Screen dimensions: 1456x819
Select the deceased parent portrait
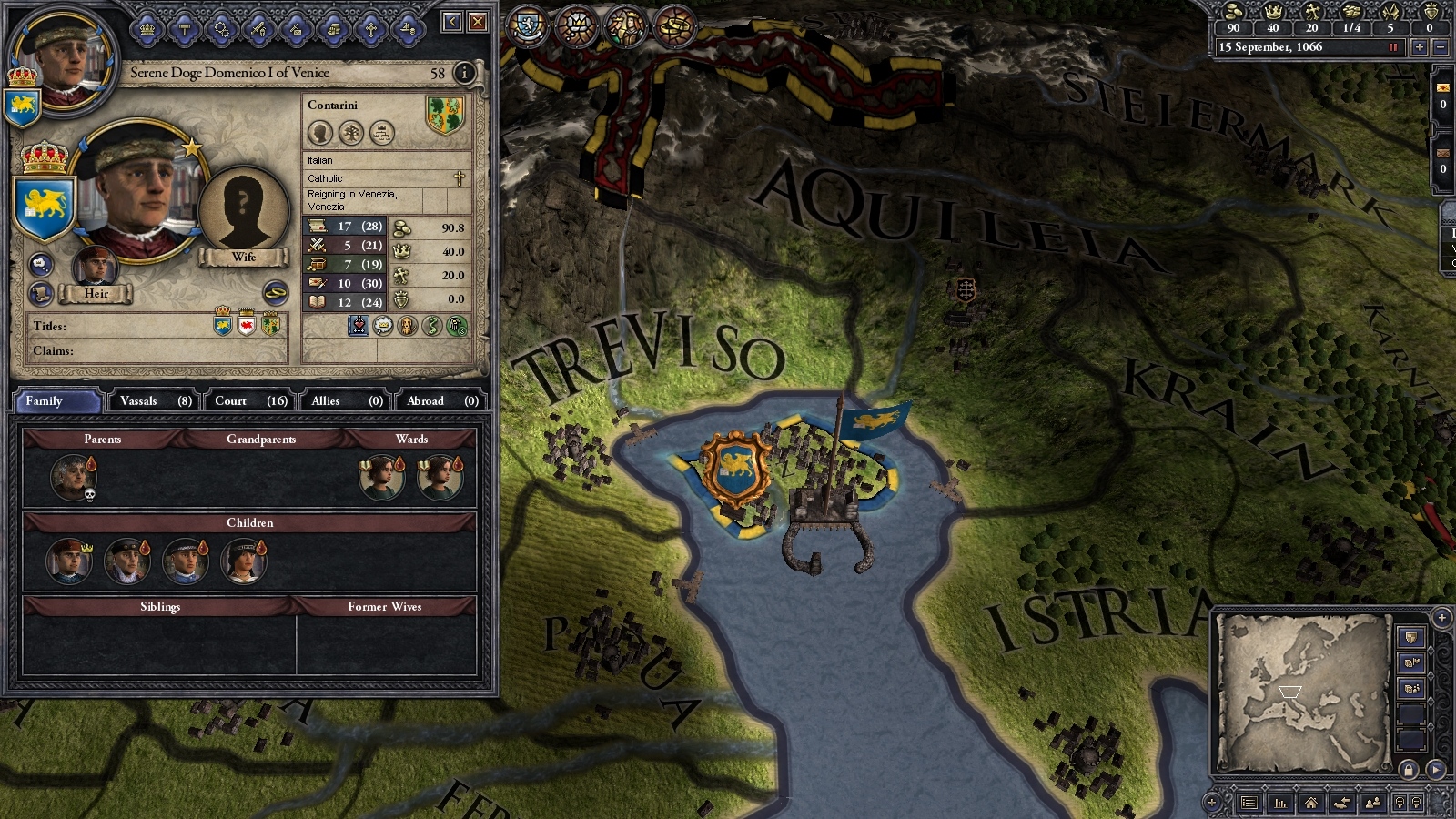[72, 476]
